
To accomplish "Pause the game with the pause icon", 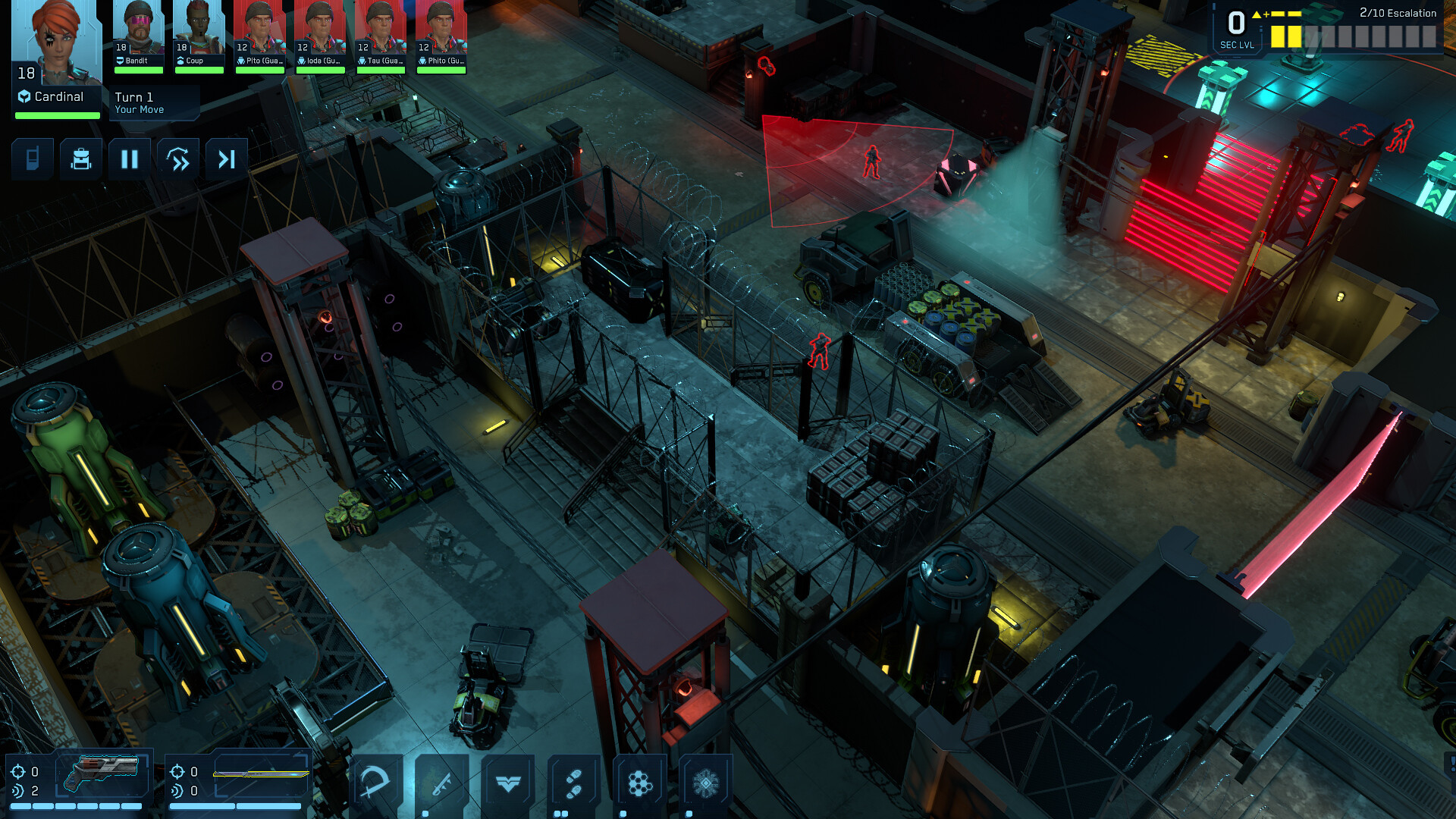I will pos(129,158).
